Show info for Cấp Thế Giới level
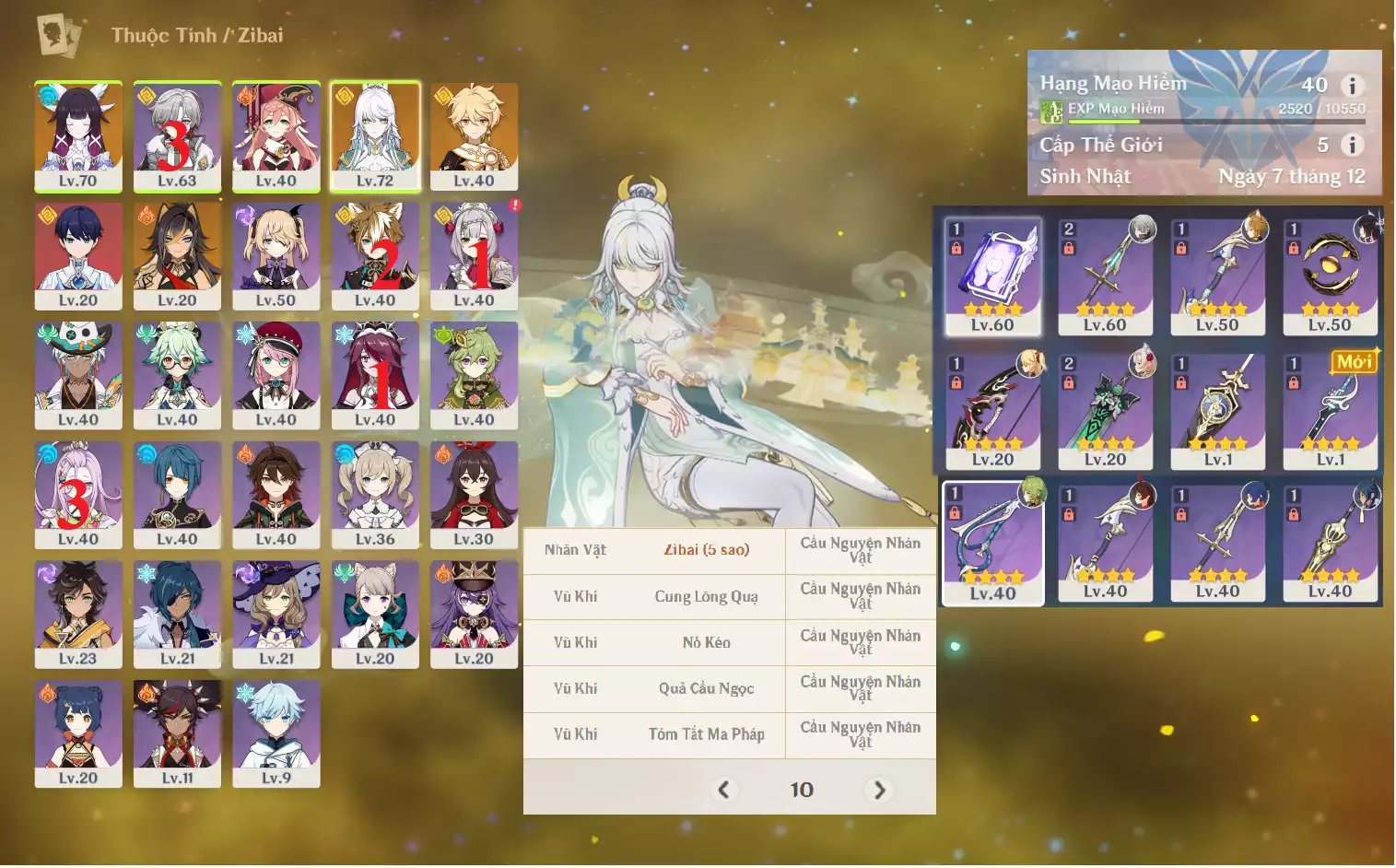Screen dimensions: 1396x868 1352,145
